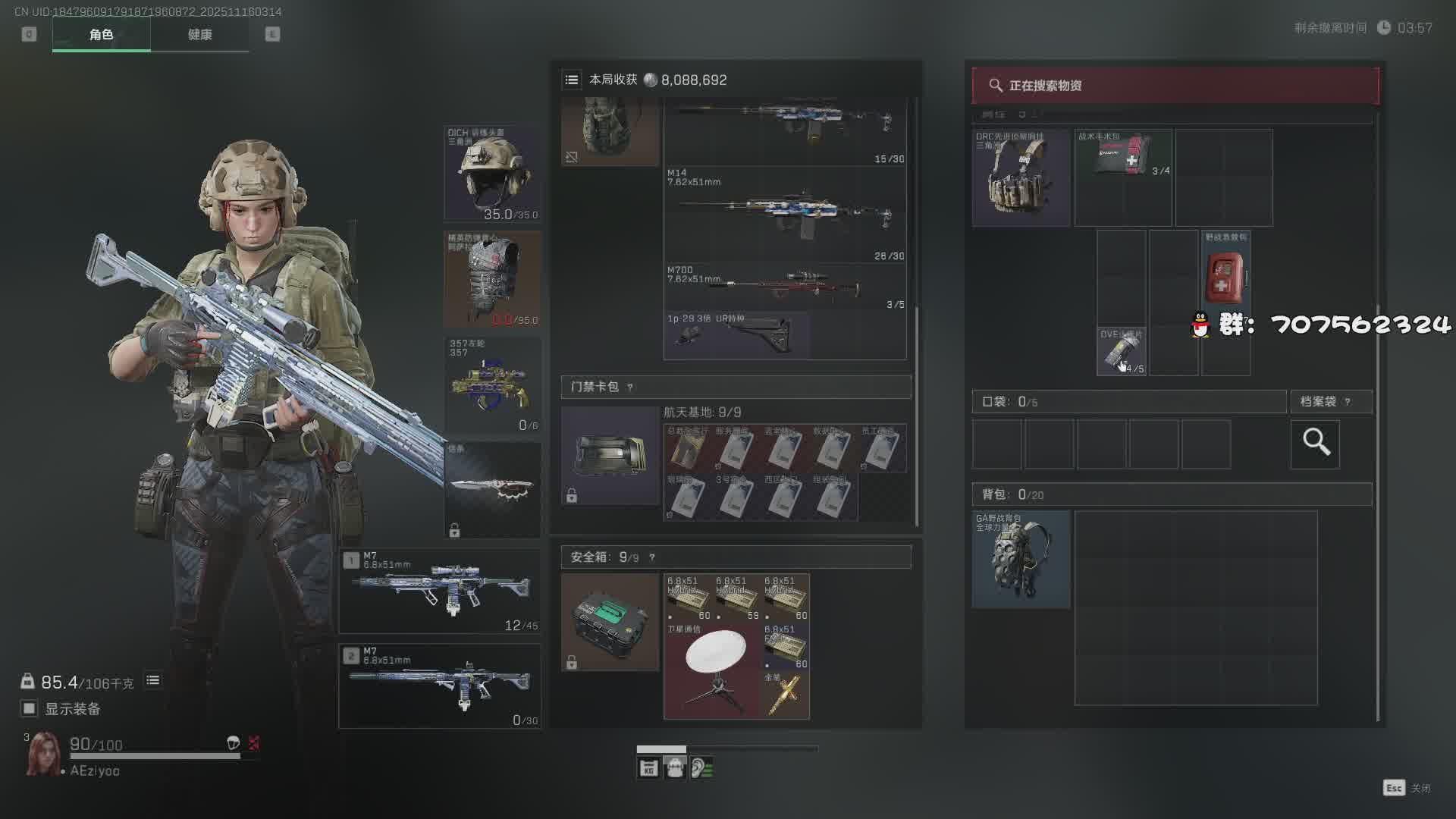Select the DICH training helmet slot

point(492,174)
